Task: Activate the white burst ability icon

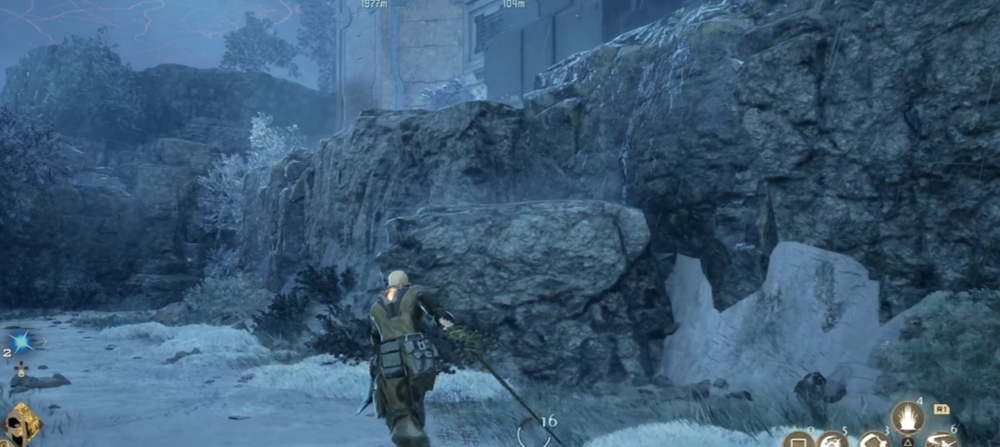Action: 908,416
